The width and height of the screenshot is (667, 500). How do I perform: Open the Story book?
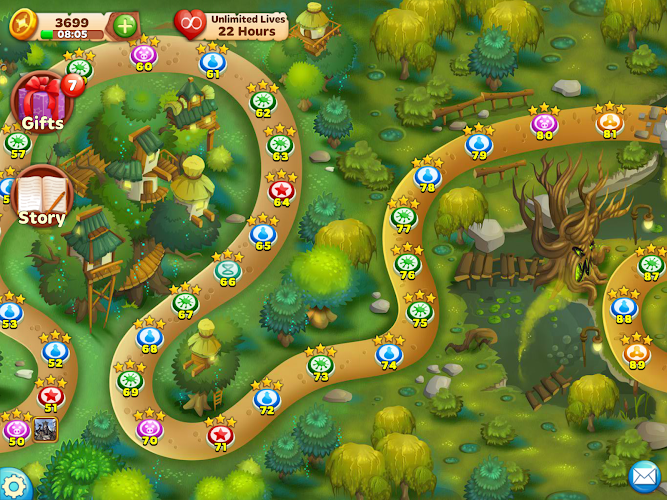(42, 194)
